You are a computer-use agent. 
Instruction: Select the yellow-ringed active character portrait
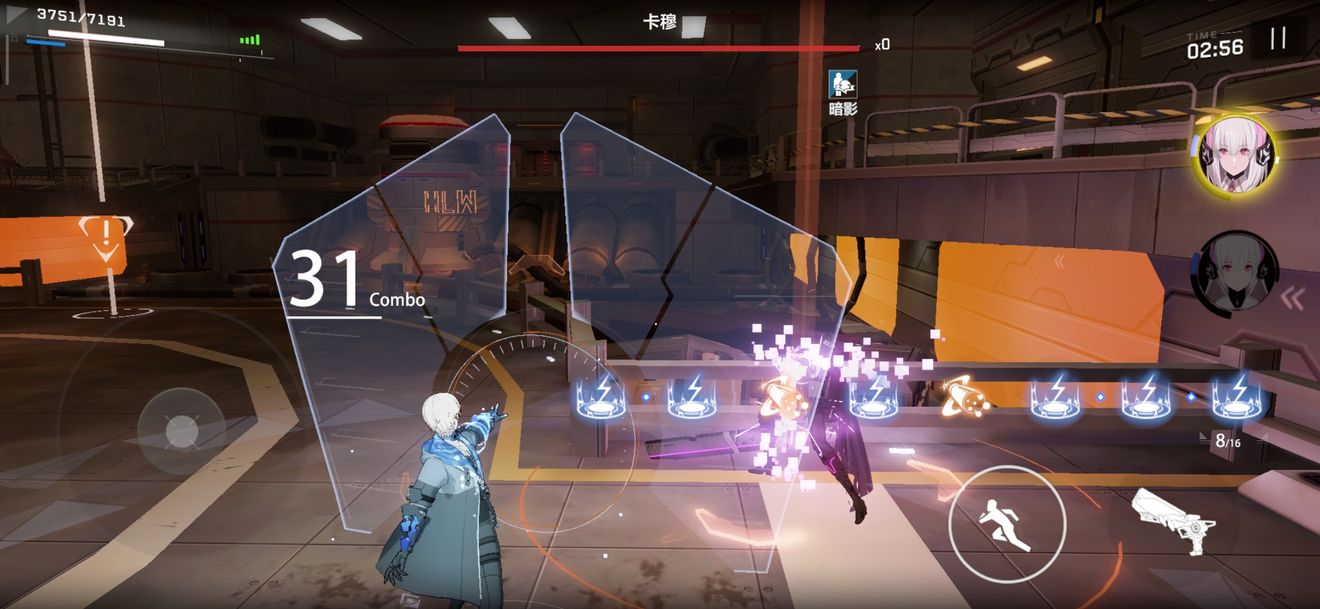point(1231,154)
